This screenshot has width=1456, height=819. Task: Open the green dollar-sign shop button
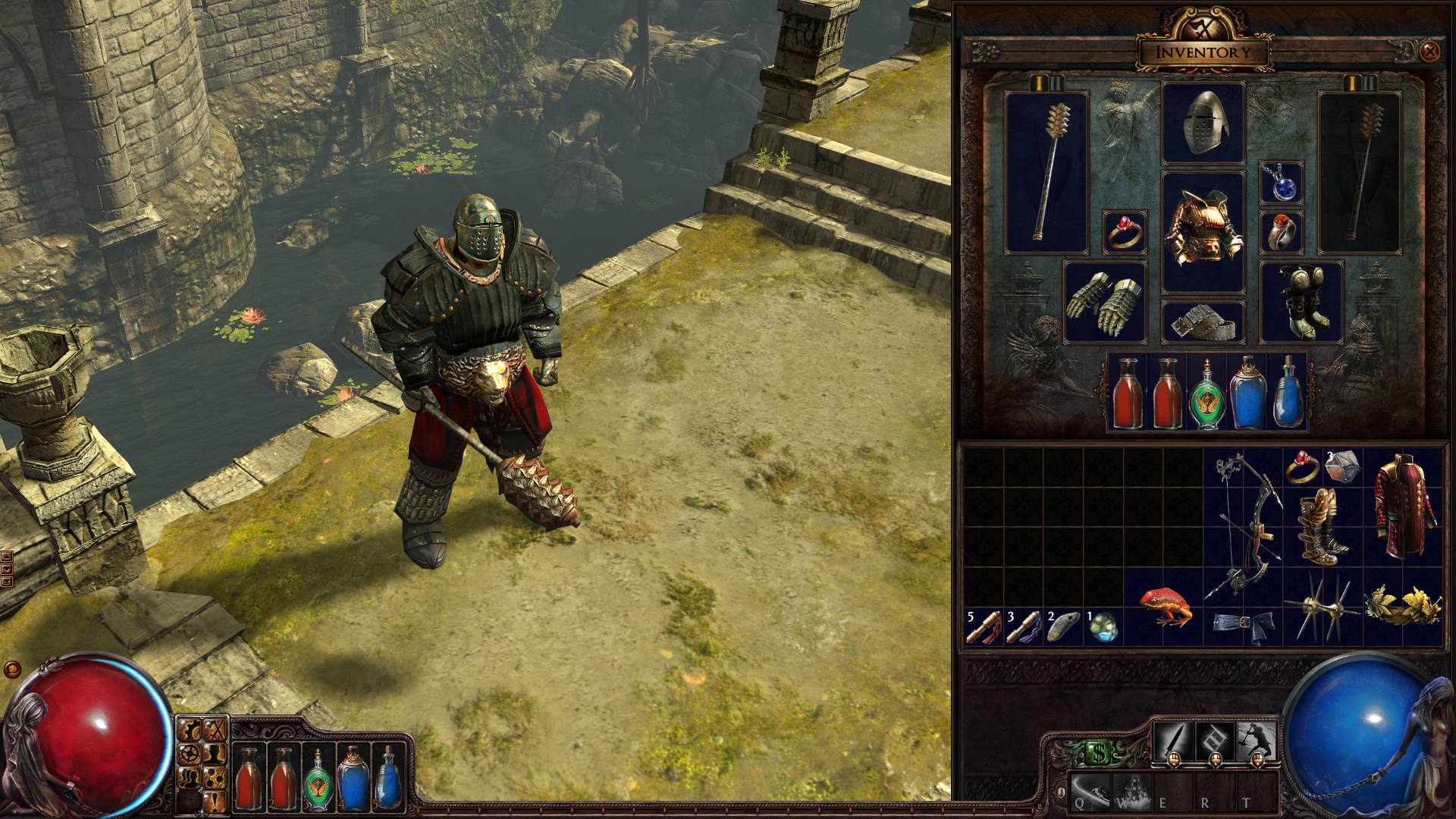1099,753
